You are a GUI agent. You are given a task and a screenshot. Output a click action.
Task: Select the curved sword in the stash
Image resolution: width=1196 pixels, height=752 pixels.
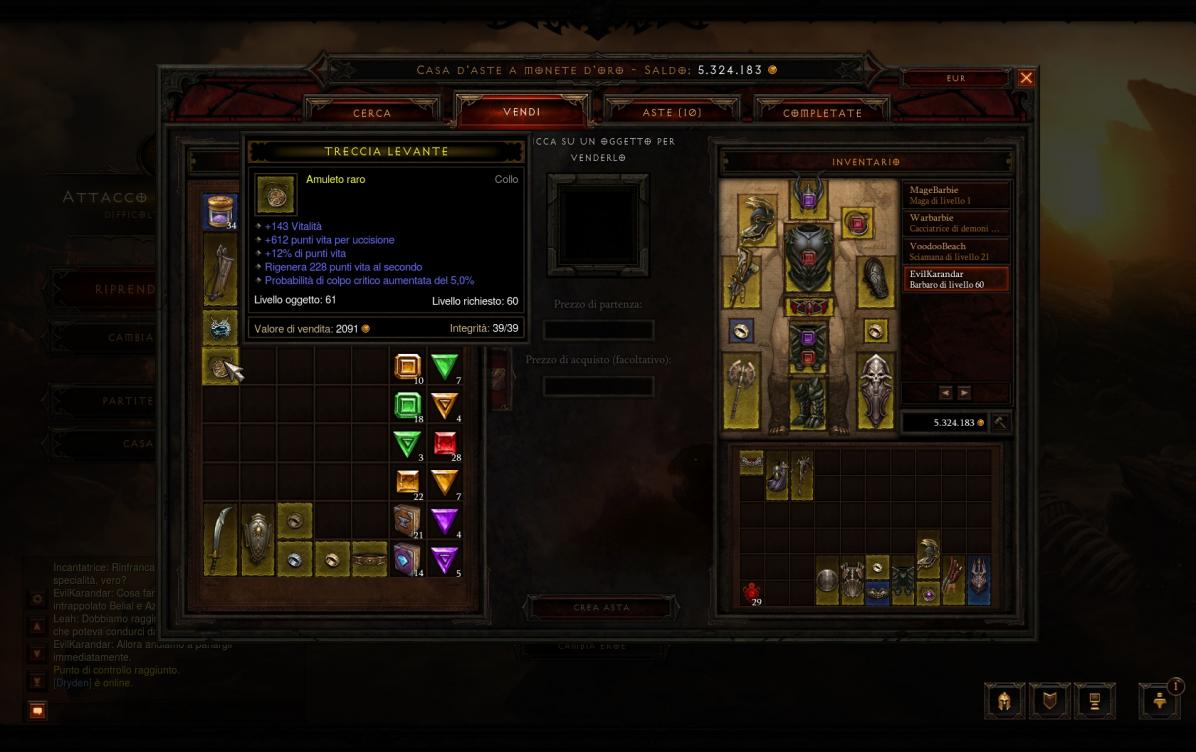(x=220, y=540)
